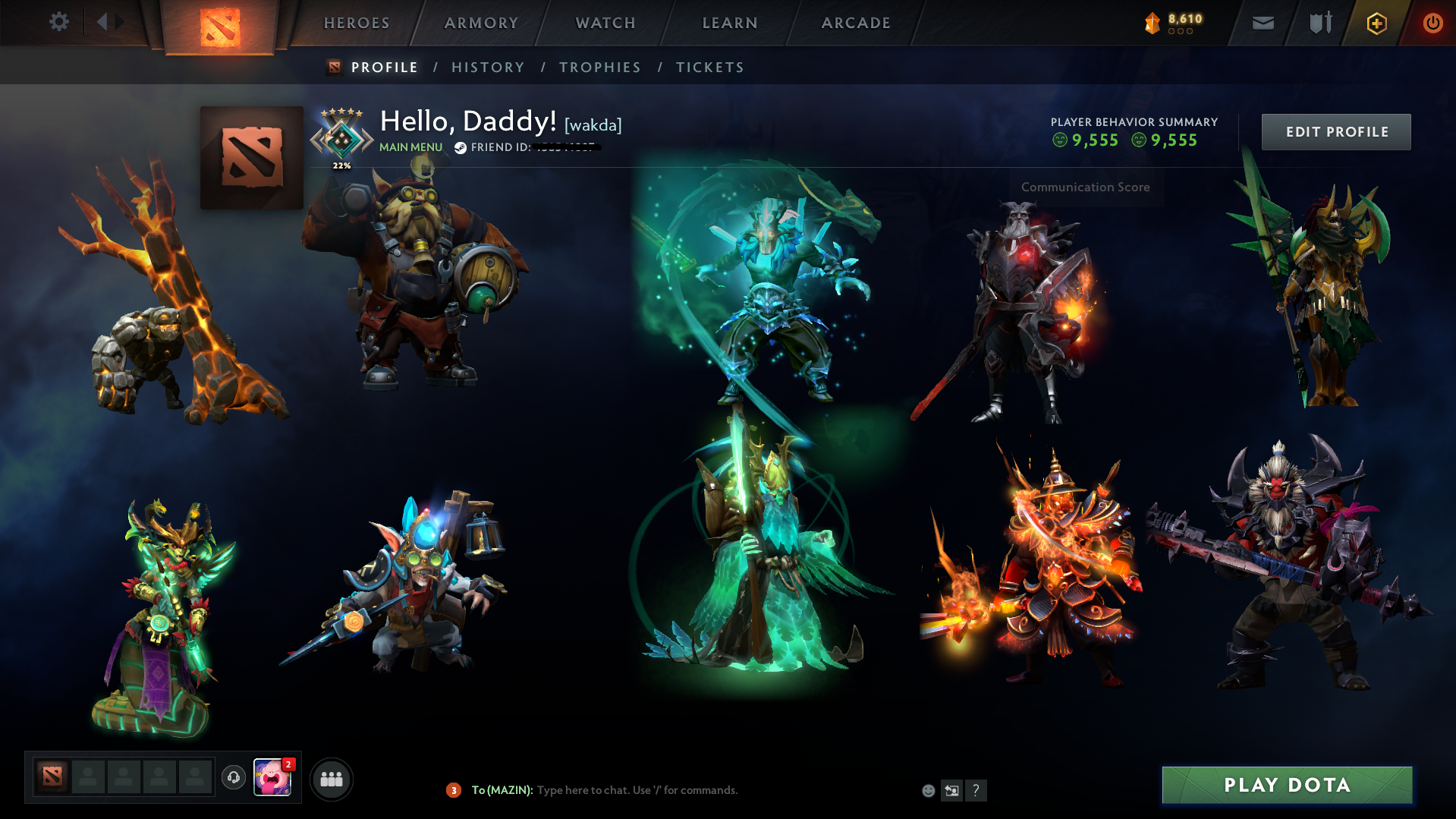This screenshot has height=819, width=1456.
Task: Open the WATCH menu
Action: 605,23
